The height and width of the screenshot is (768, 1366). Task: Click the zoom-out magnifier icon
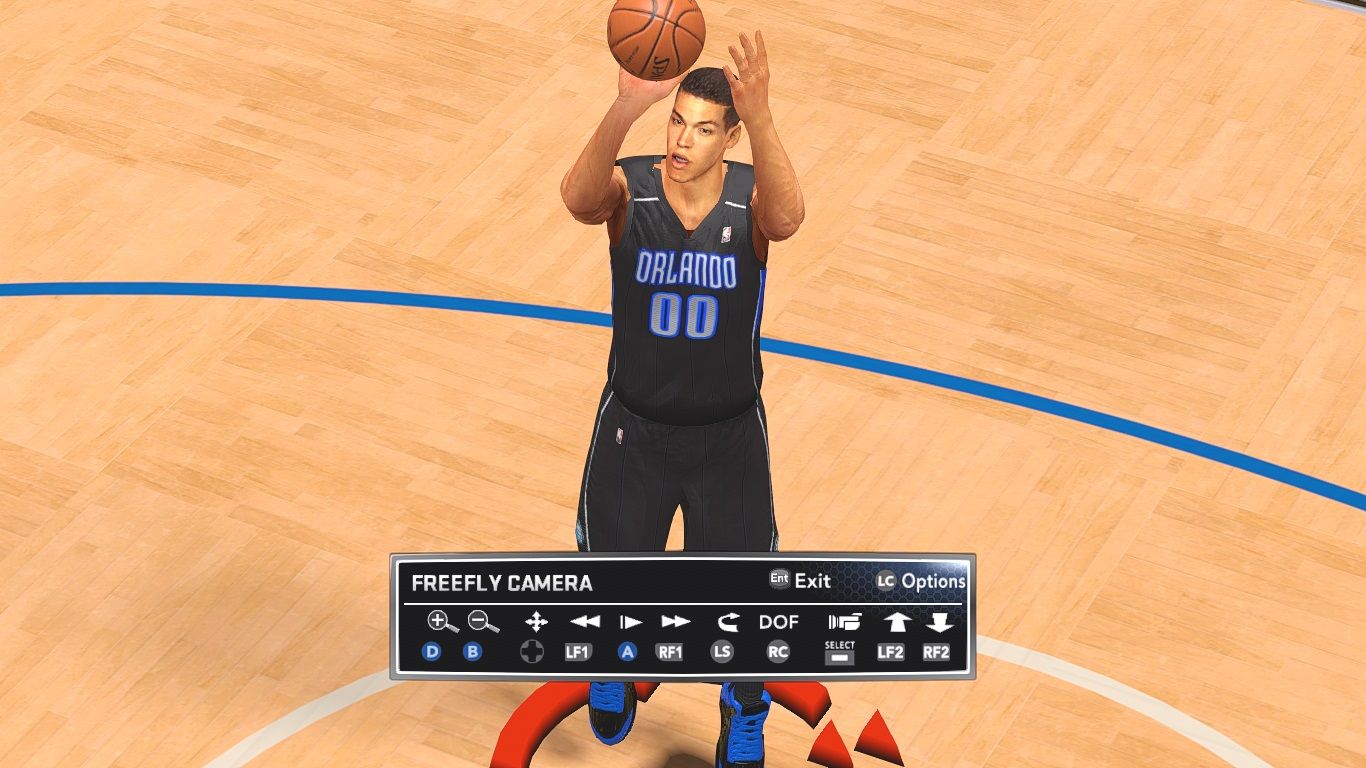click(484, 622)
